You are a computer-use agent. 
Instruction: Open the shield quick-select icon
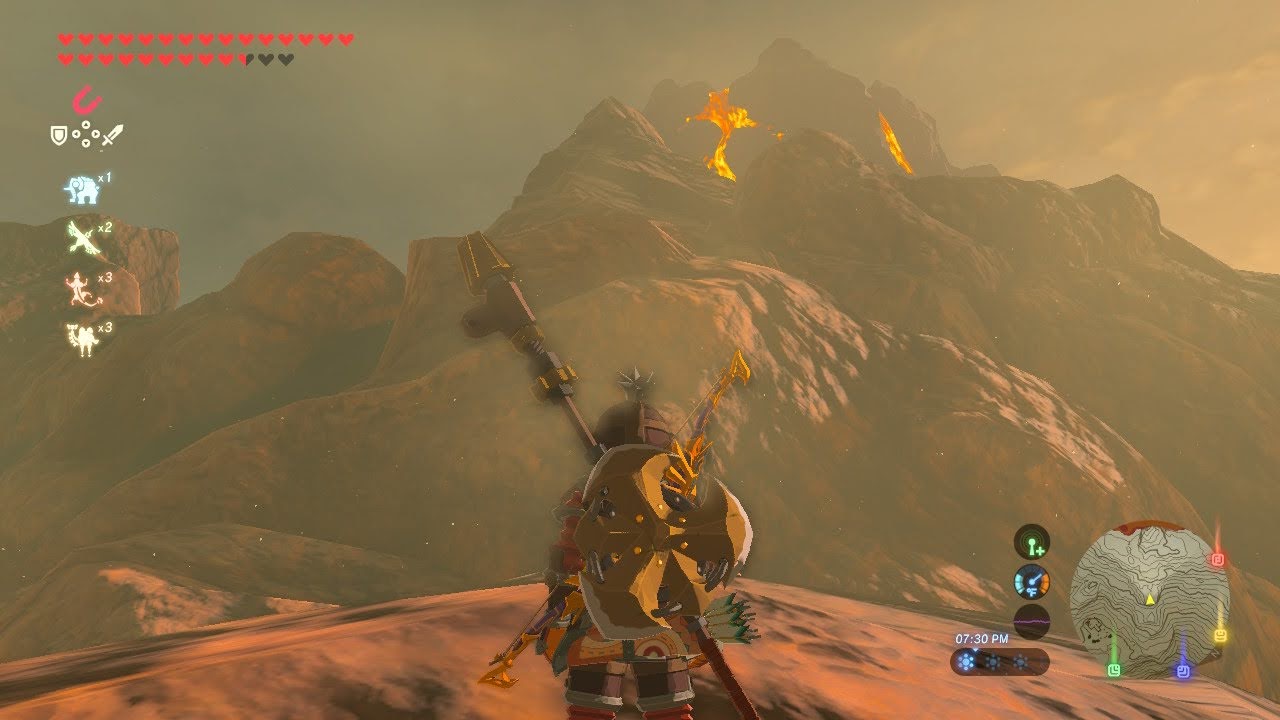coord(59,134)
